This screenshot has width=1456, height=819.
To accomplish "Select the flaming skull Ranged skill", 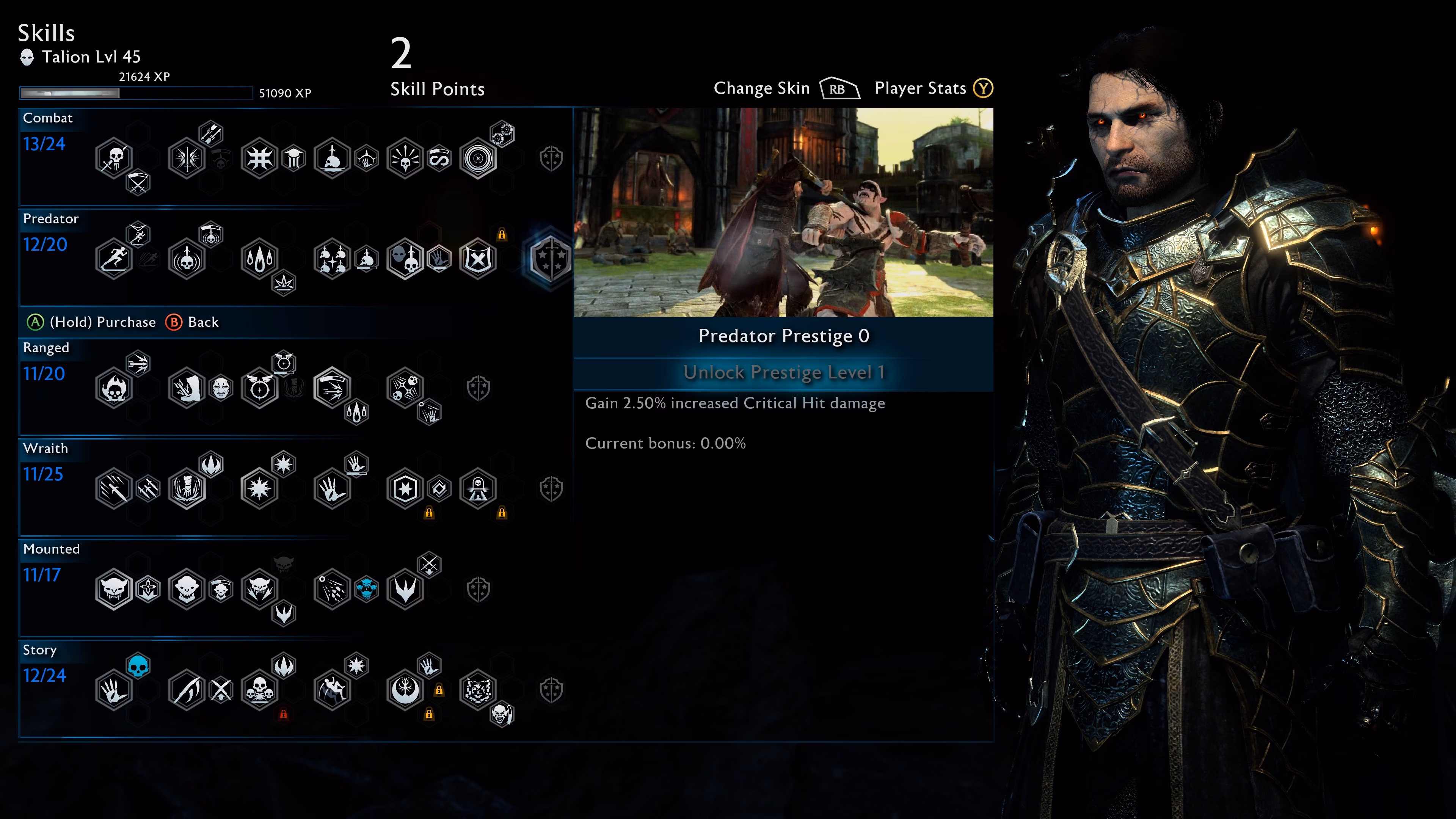I will pos(114,388).
